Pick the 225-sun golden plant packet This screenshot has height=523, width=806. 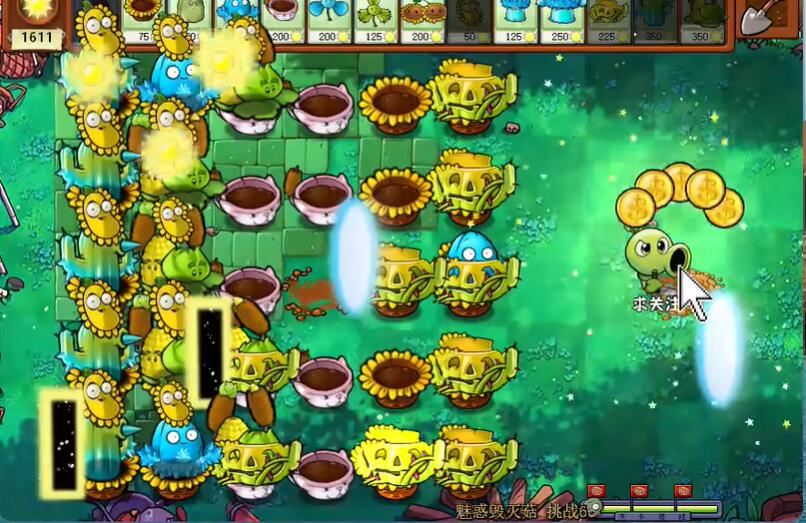click(x=608, y=20)
